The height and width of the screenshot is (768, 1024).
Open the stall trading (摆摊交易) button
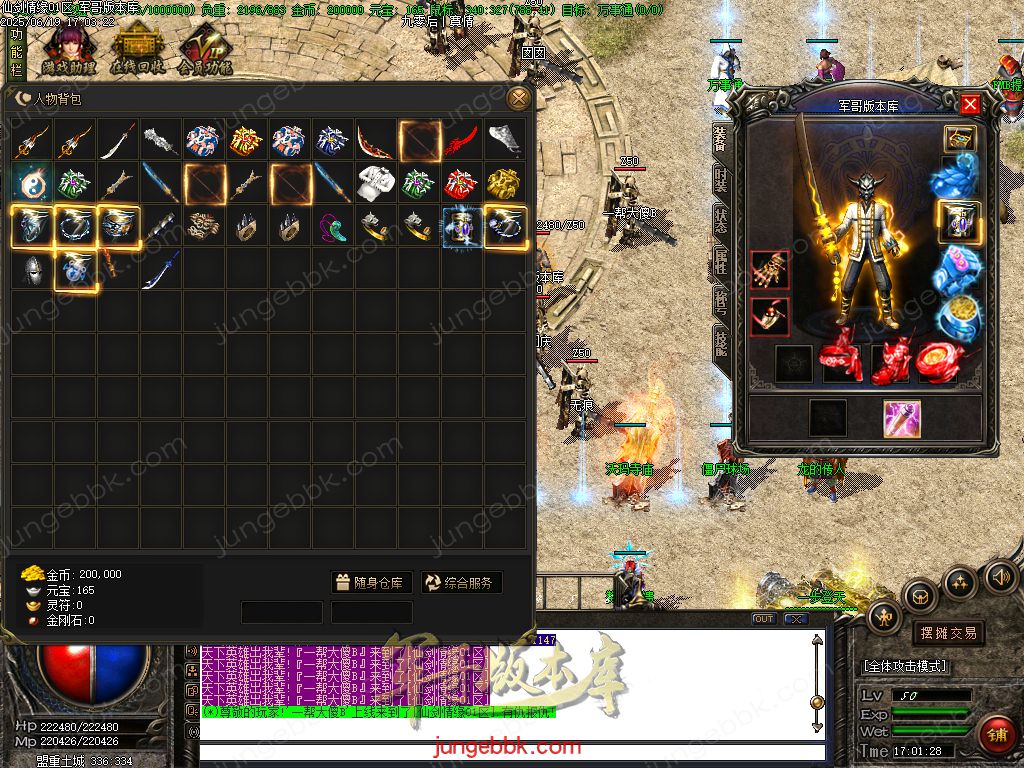click(x=947, y=633)
